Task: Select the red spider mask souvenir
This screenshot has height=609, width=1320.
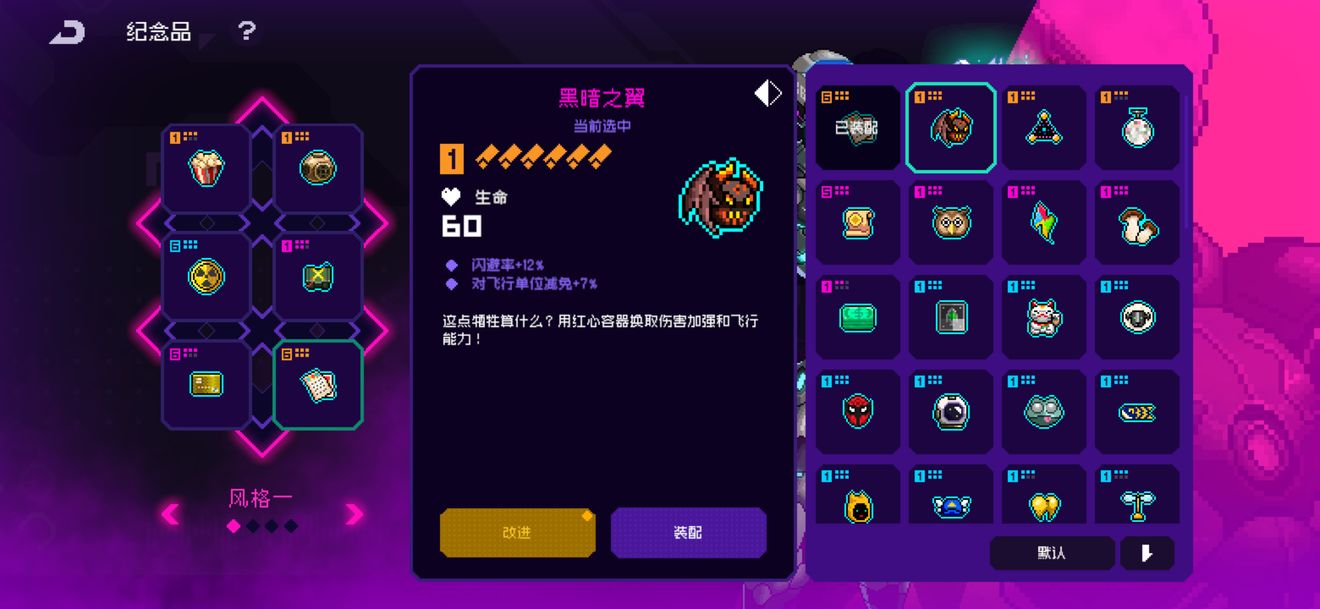Action: click(x=858, y=411)
